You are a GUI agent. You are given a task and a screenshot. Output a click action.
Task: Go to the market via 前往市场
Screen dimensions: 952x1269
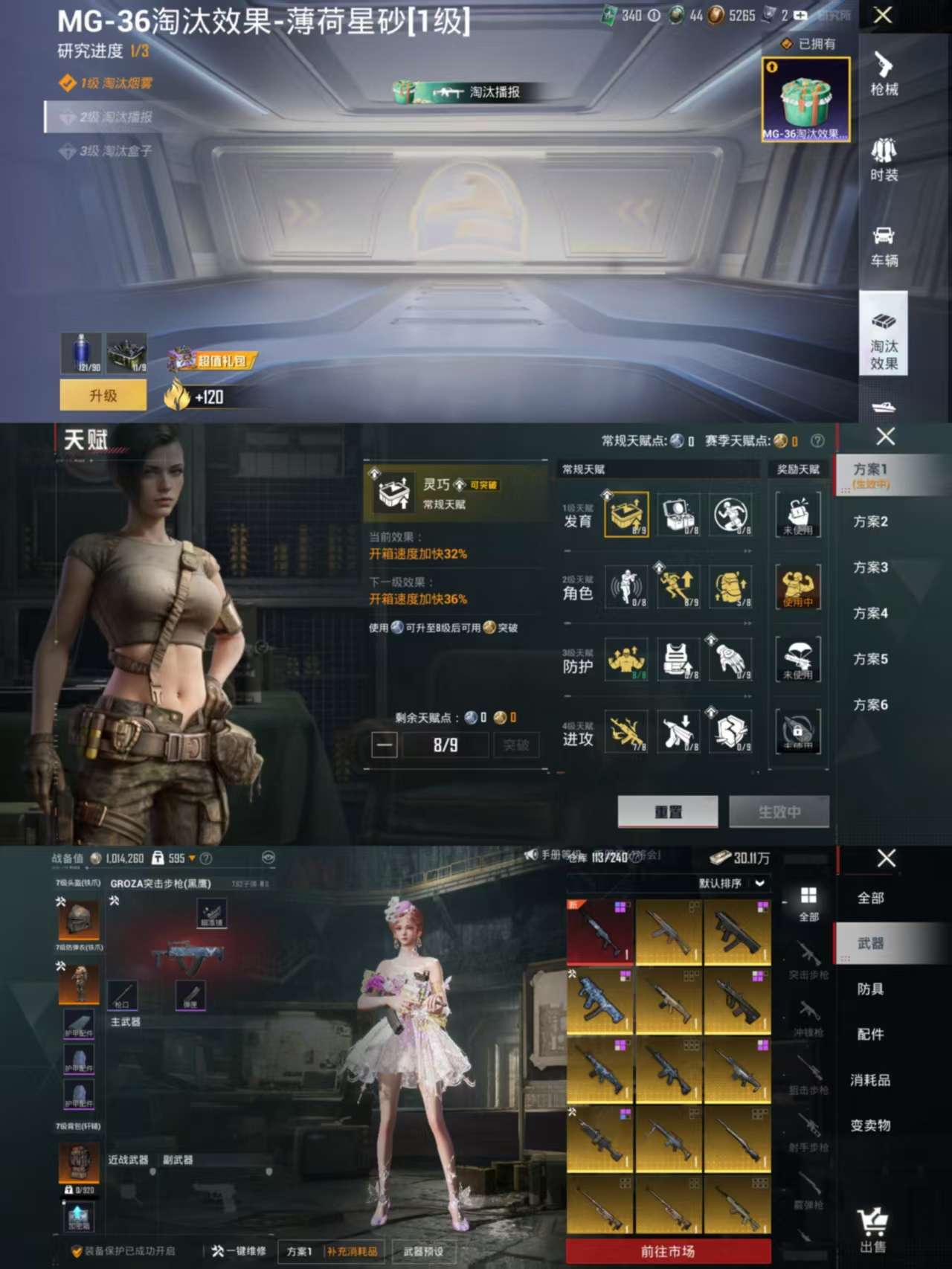click(668, 1251)
